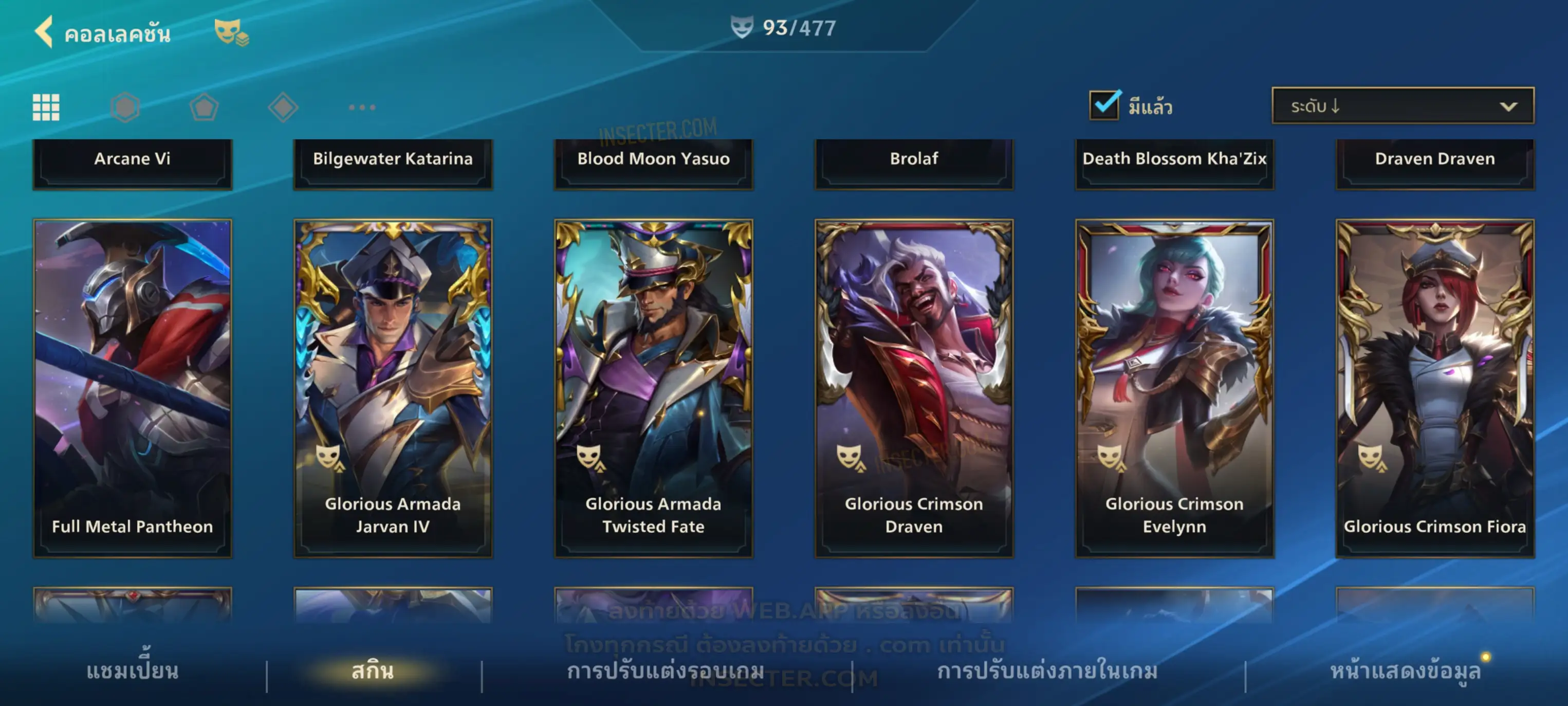View Glorious Armada Jarvan IV card
The image size is (1568, 706).
[x=393, y=388]
